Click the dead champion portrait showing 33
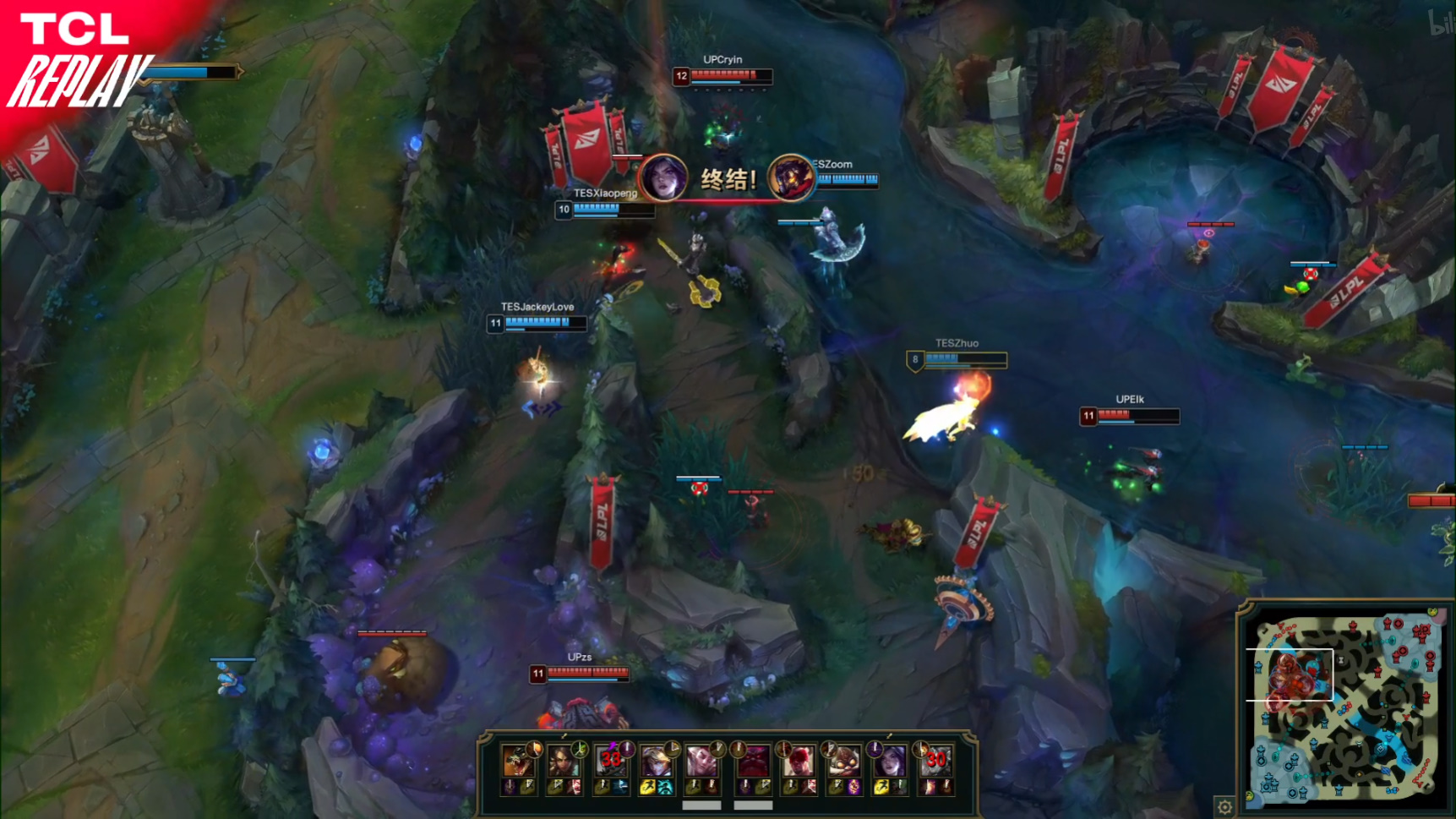 click(x=610, y=762)
